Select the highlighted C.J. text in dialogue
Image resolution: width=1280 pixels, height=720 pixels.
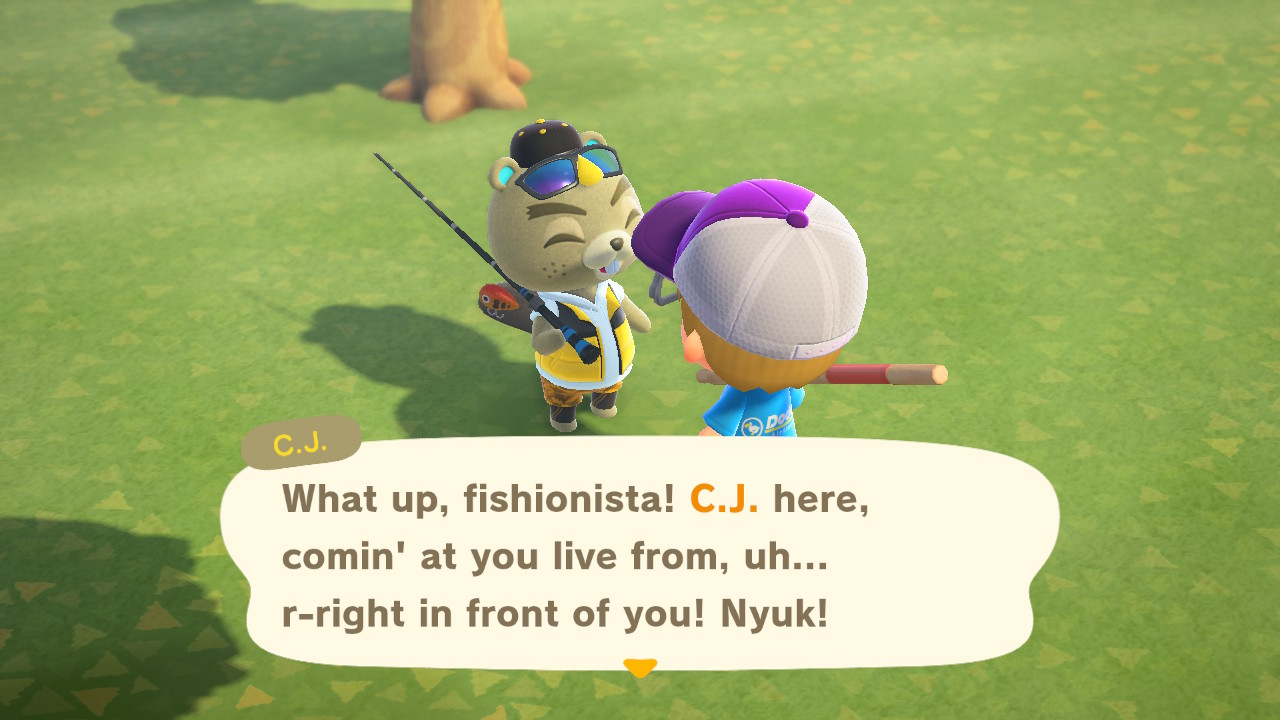point(726,497)
